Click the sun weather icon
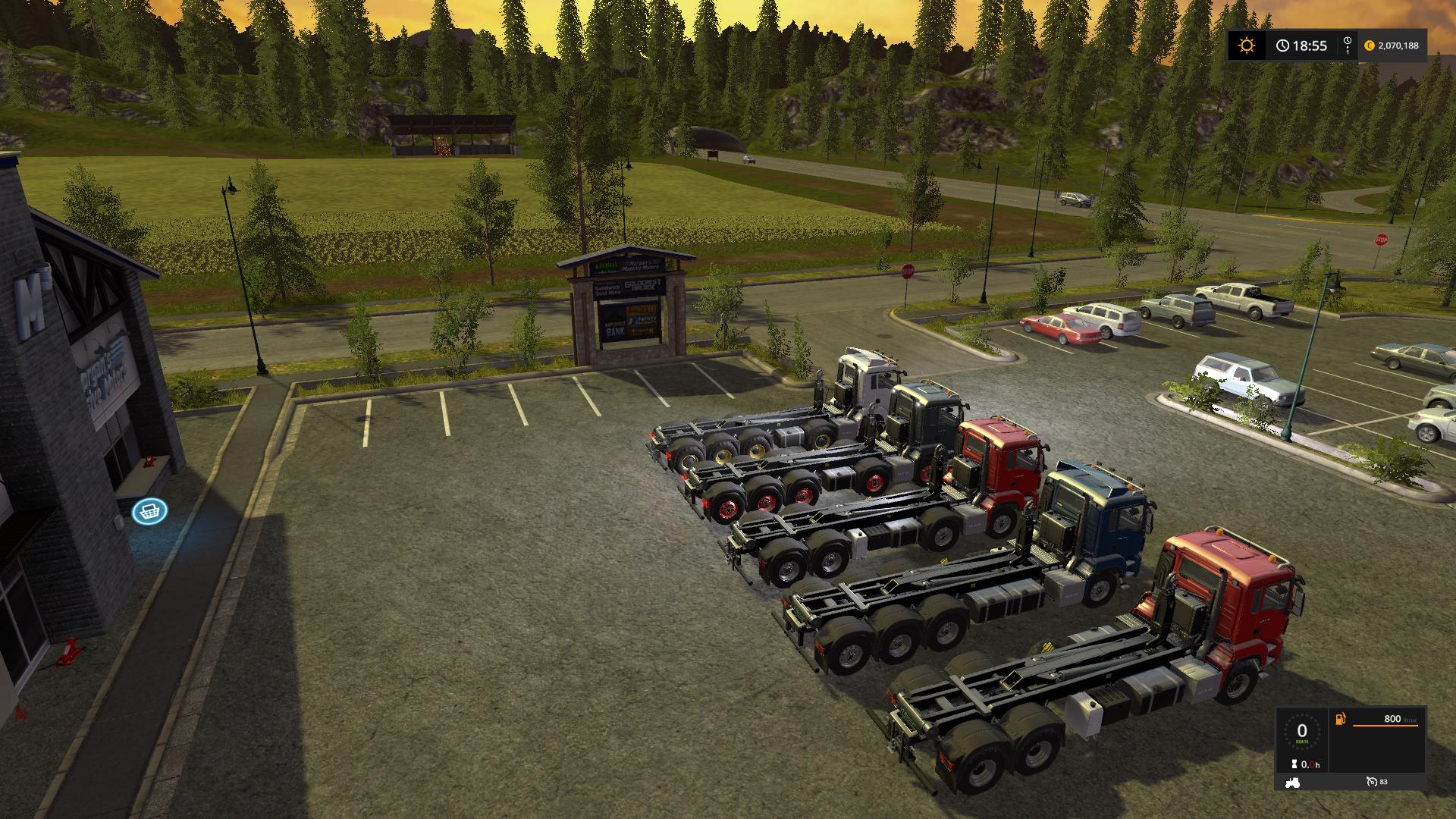The height and width of the screenshot is (819, 1456). tap(1246, 45)
